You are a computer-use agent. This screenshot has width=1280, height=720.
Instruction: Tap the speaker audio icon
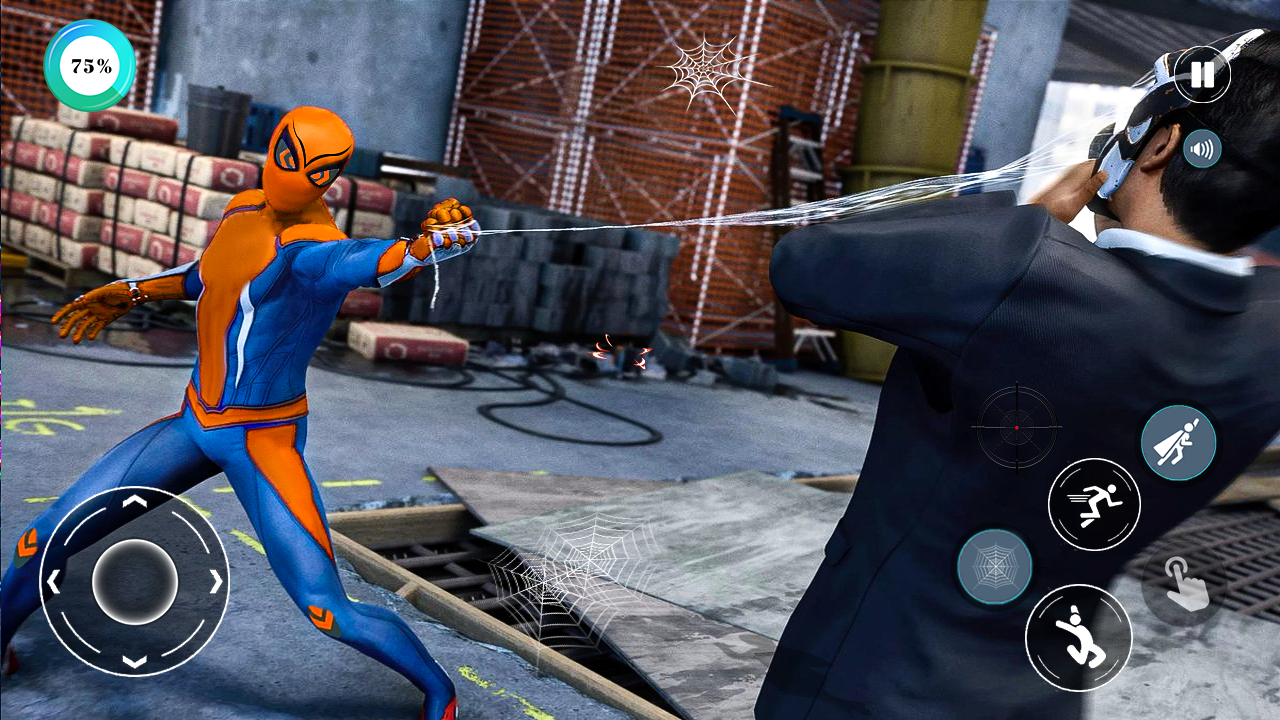tap(1202, 149)
